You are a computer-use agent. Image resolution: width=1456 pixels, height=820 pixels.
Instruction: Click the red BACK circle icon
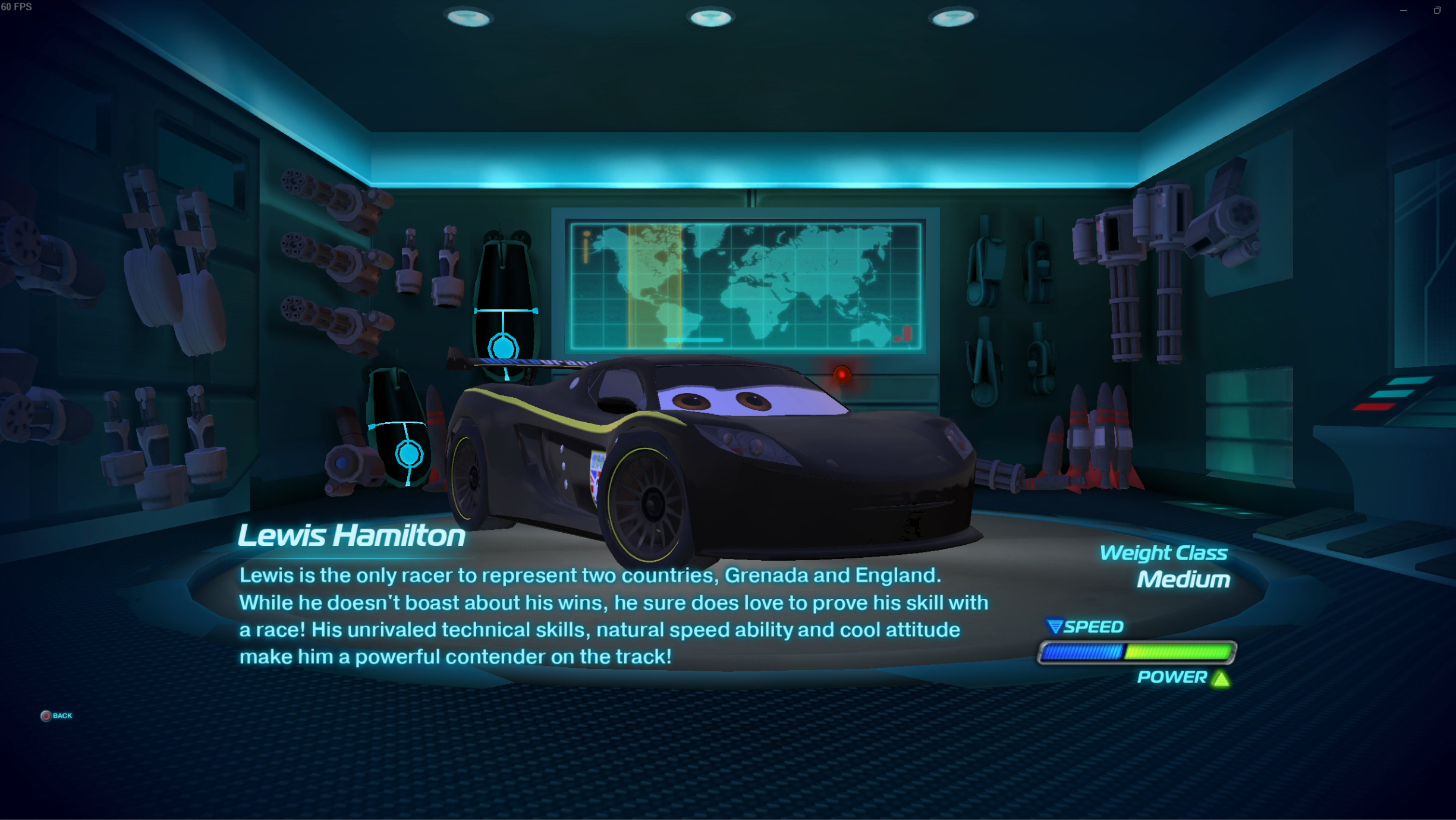click(46, 715)
